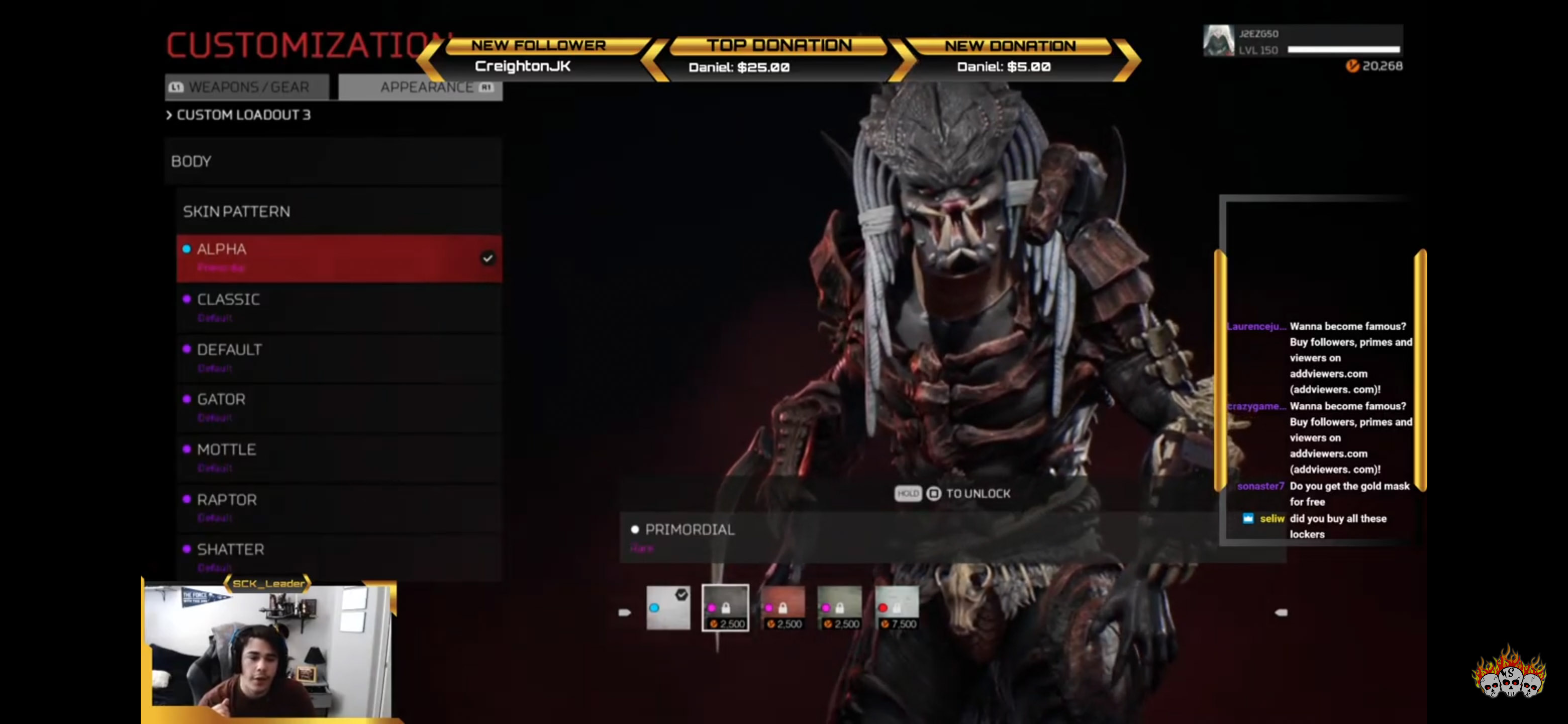Screen dimensions: 1568x724
Task: Switch to the Weapons / Gear tab
Action: tap(247, 87)
